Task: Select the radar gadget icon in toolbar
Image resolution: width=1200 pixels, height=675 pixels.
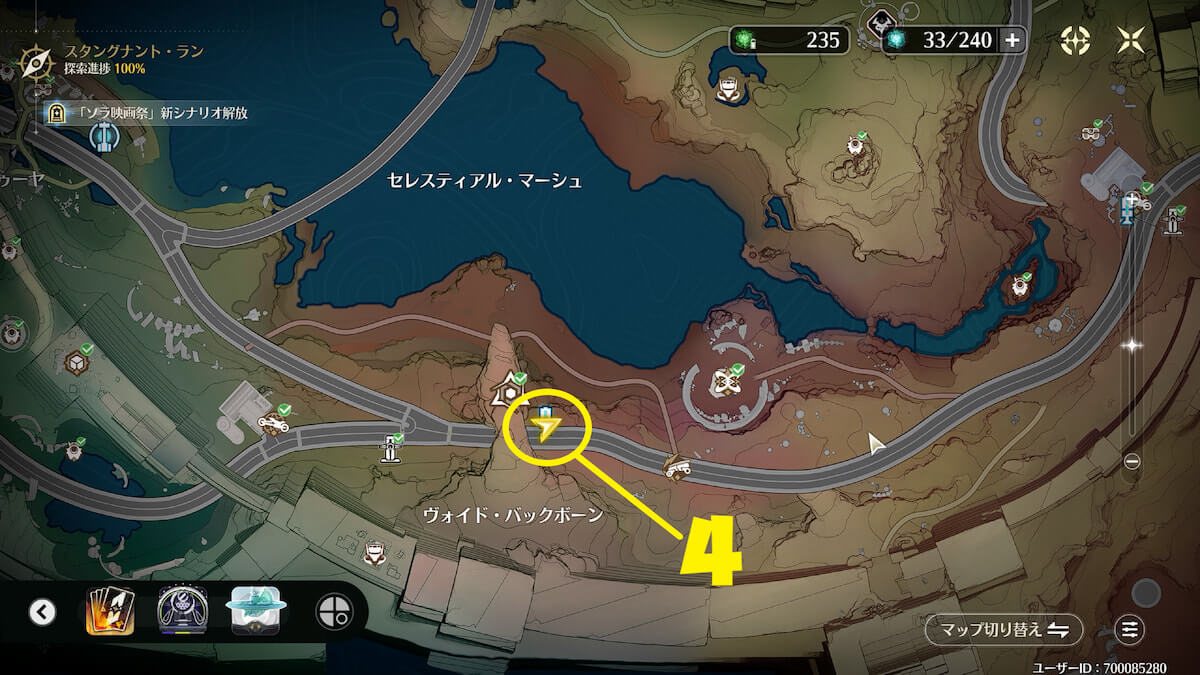Action: 183,612
